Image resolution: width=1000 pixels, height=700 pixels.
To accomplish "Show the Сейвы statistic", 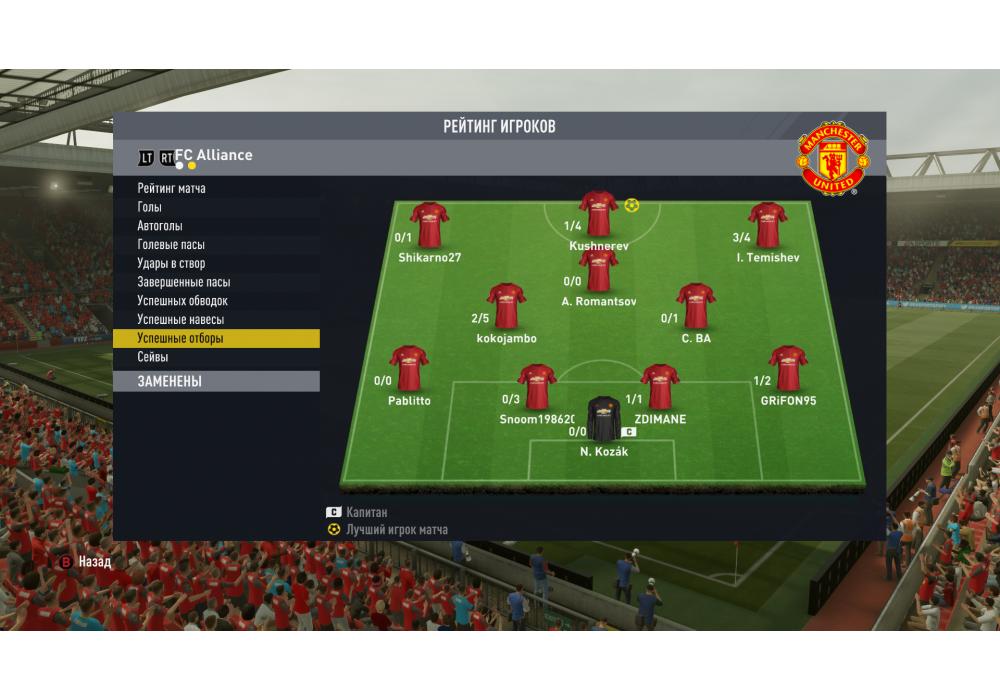I will pyautogui.click(x=153, y=357).
